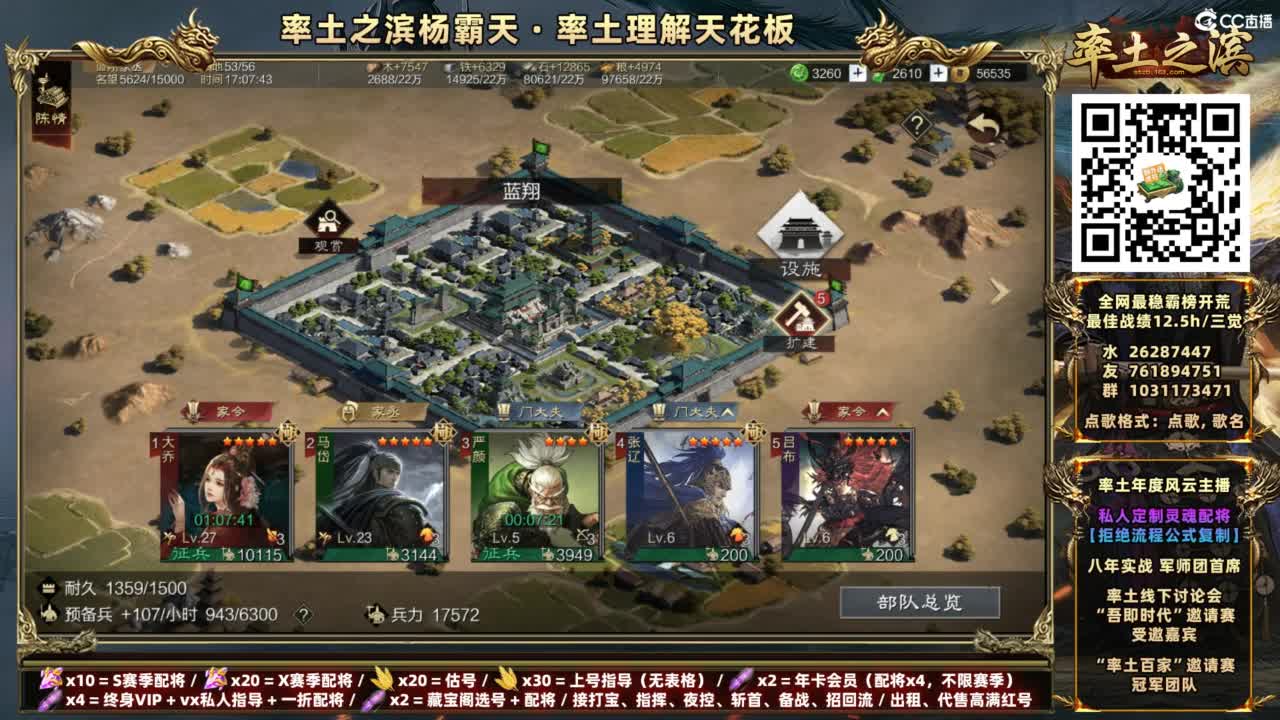
Task: Click the question mark icon above the city
Action: coord(916,124)
